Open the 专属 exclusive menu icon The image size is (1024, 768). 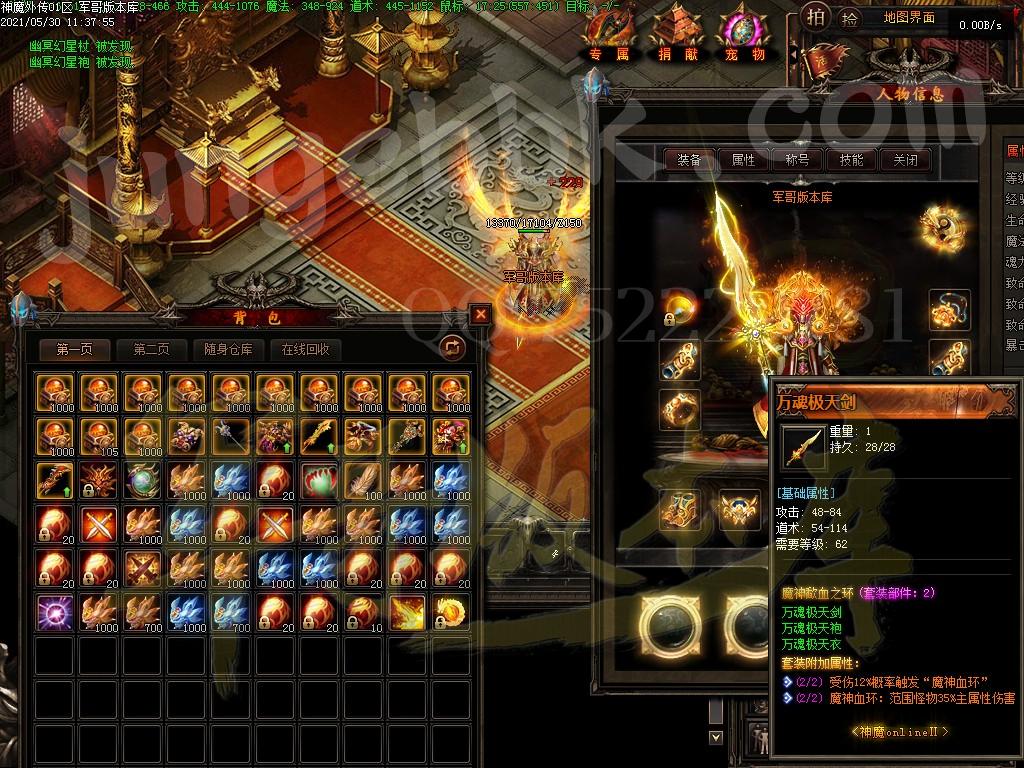click(609, 37)
